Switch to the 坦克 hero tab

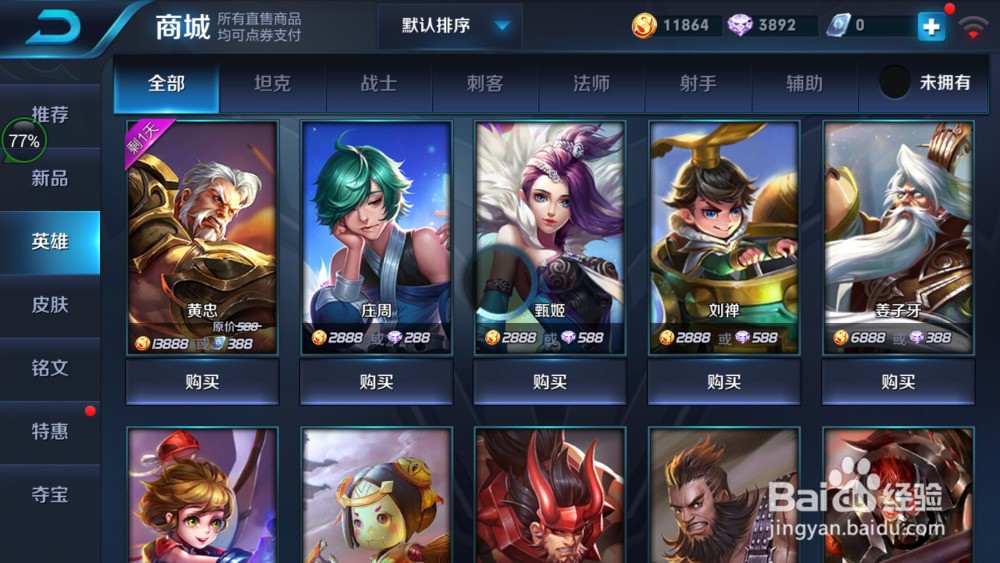[x=272, y=84]
